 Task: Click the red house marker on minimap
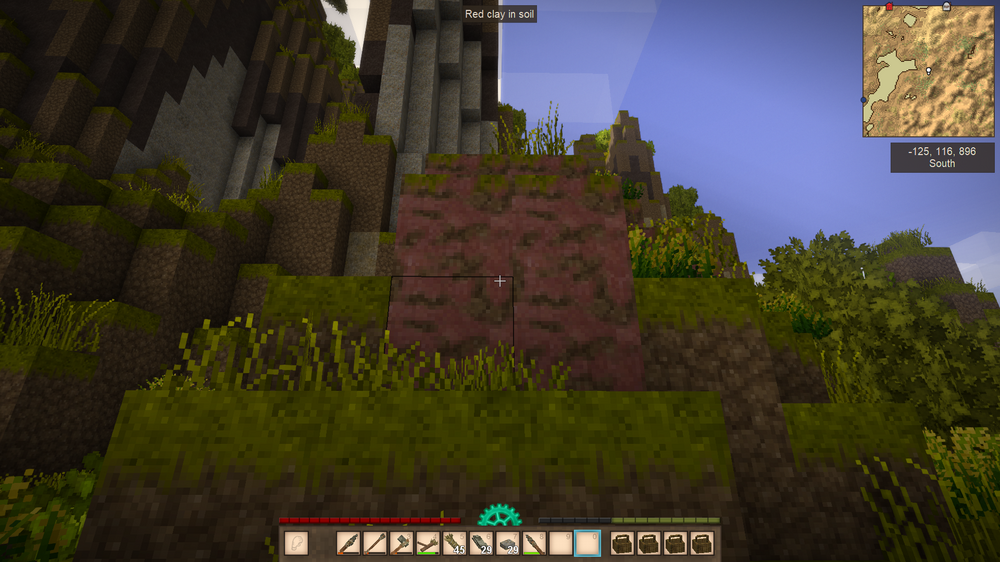tap(889, 7)
